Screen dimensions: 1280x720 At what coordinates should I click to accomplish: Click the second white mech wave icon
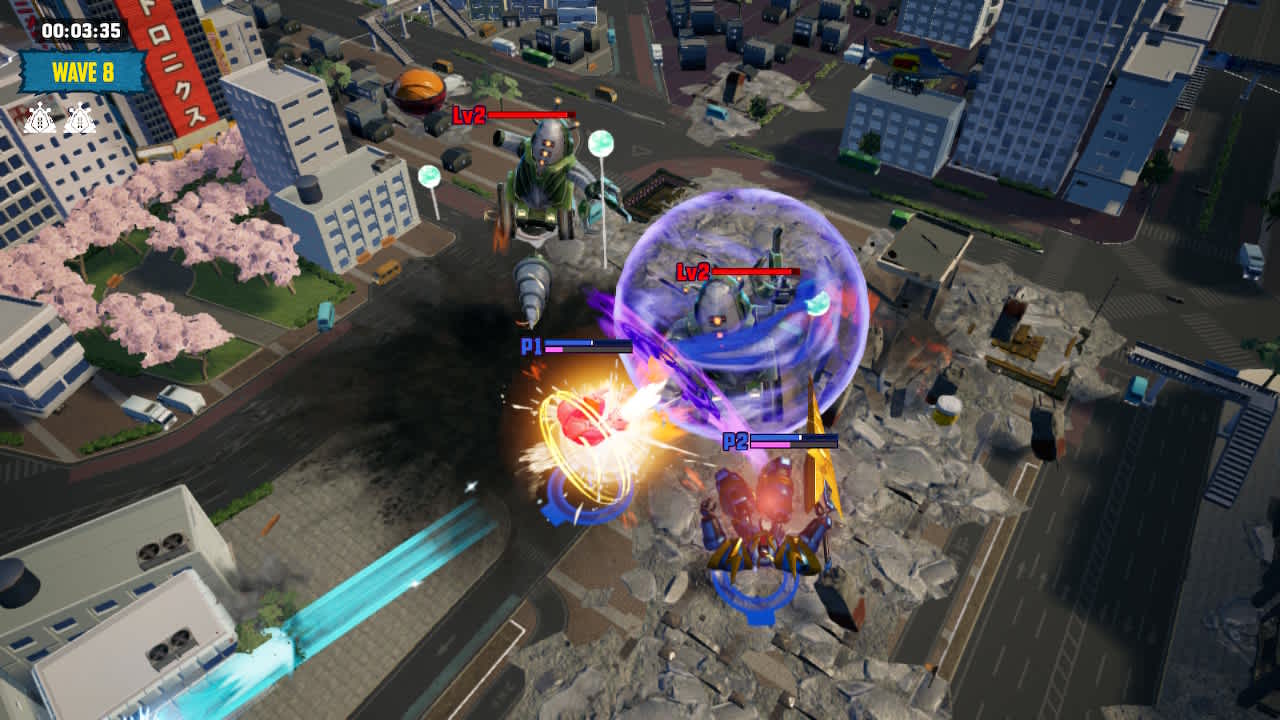[x=80, y=118]
